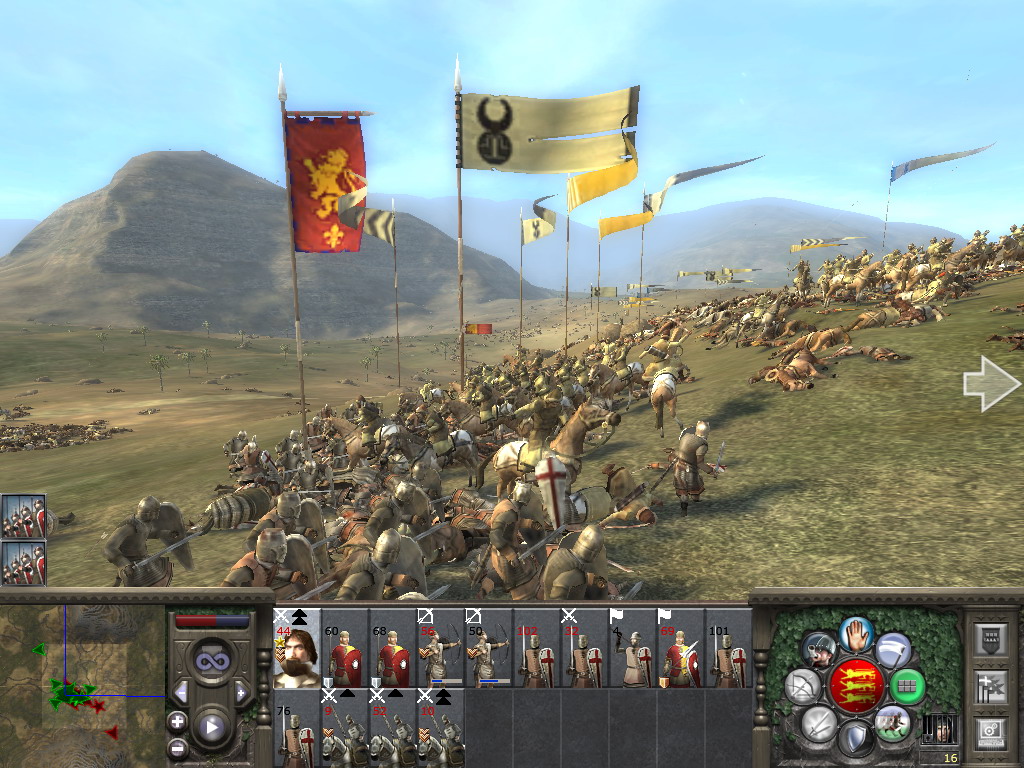Select the crusader knight card with 102 men
Viewport: 1024px width, 768px height.
point(537,648)
